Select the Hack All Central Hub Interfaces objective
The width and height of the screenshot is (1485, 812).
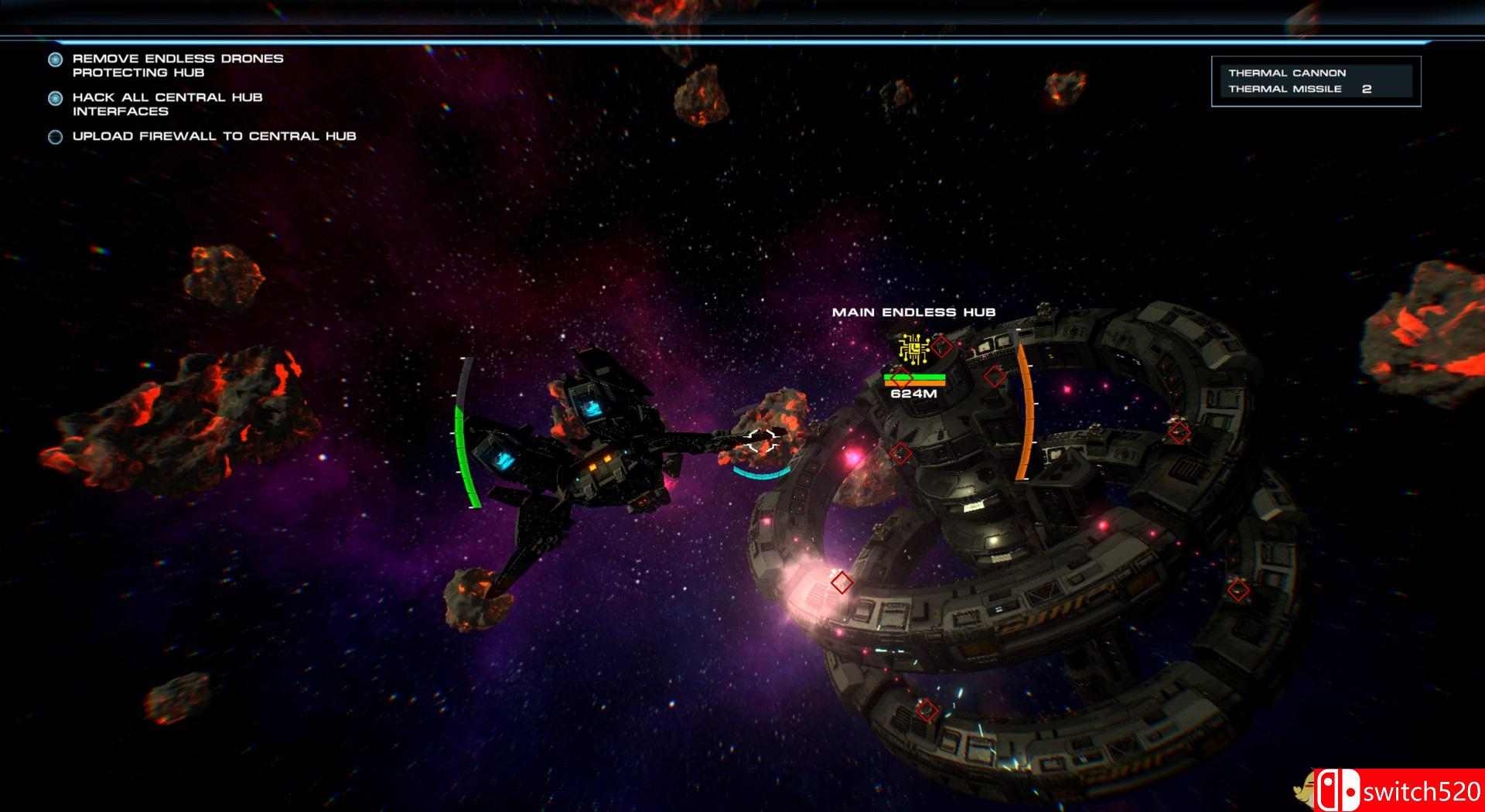coord(167,104)
